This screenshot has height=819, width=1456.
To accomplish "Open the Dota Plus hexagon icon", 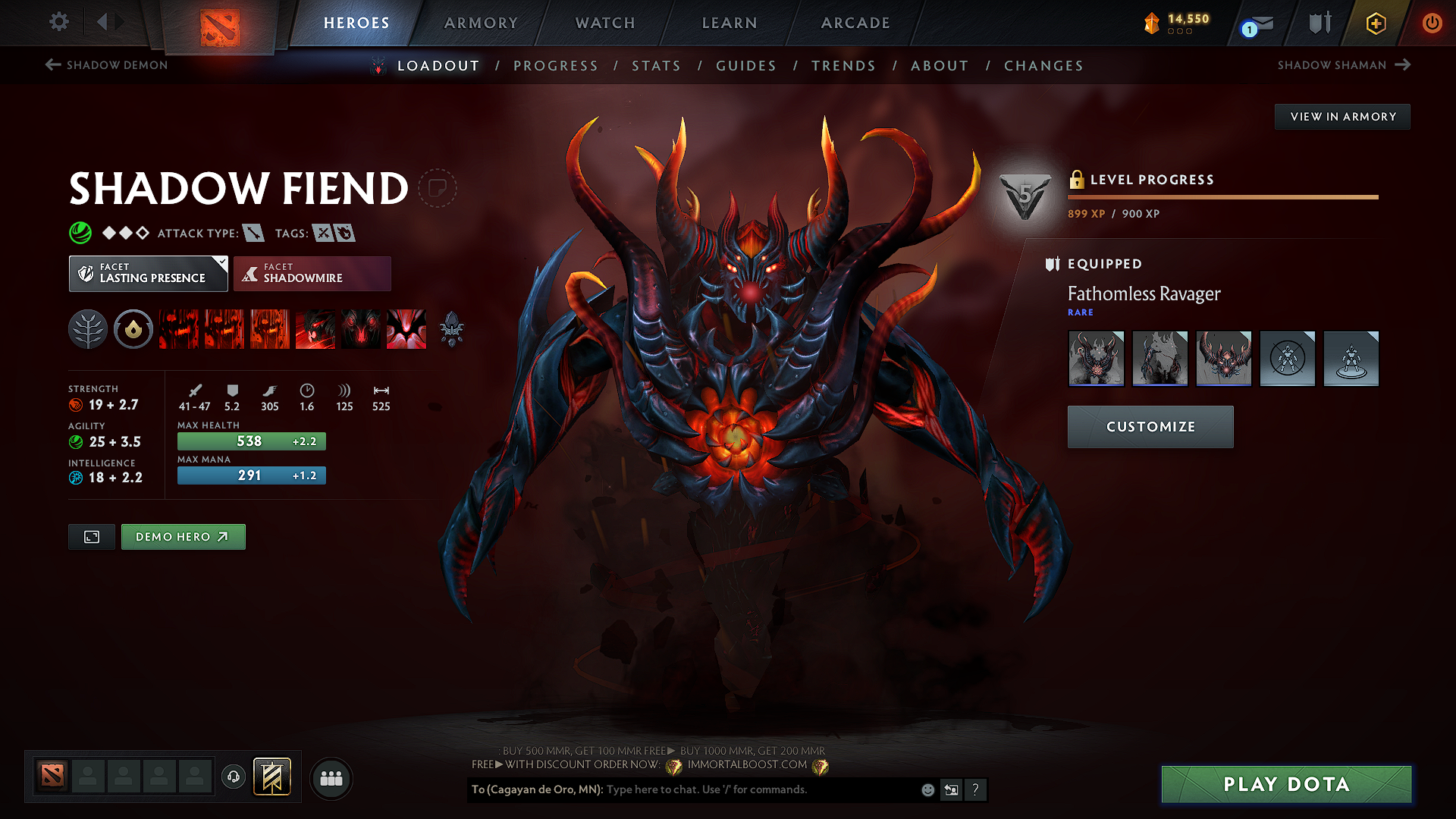I will coord(1375,24).
